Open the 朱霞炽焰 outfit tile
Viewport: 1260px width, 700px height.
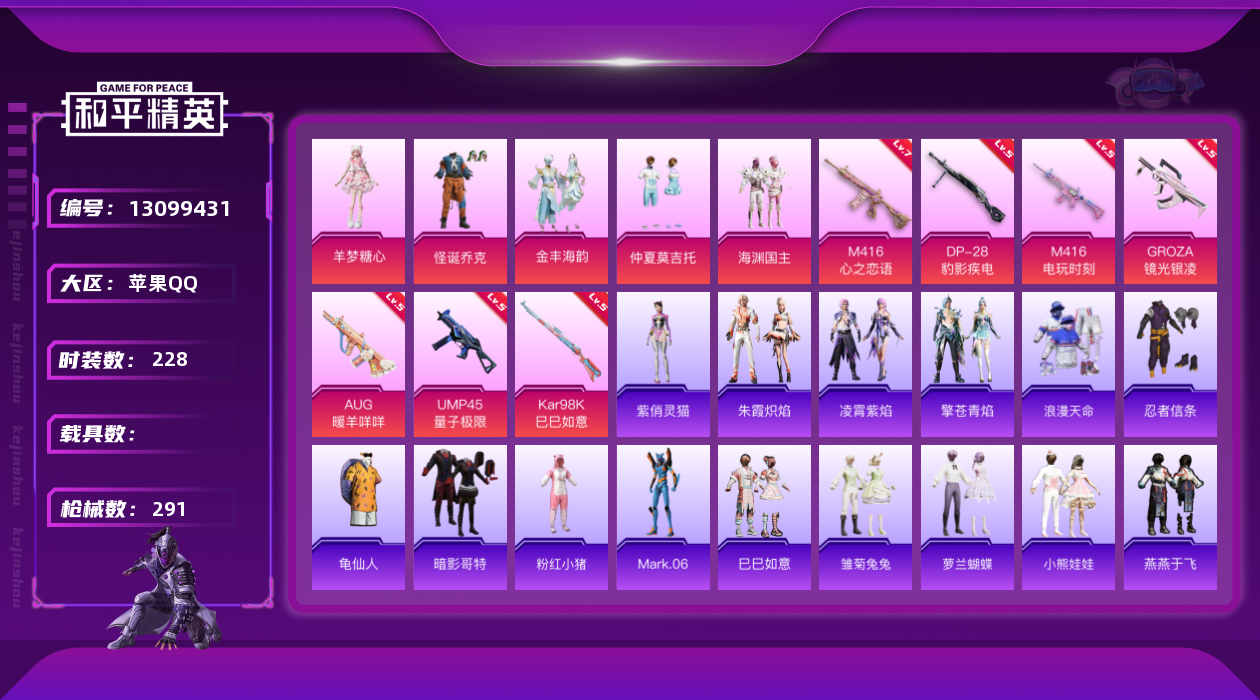click(764, 364)
